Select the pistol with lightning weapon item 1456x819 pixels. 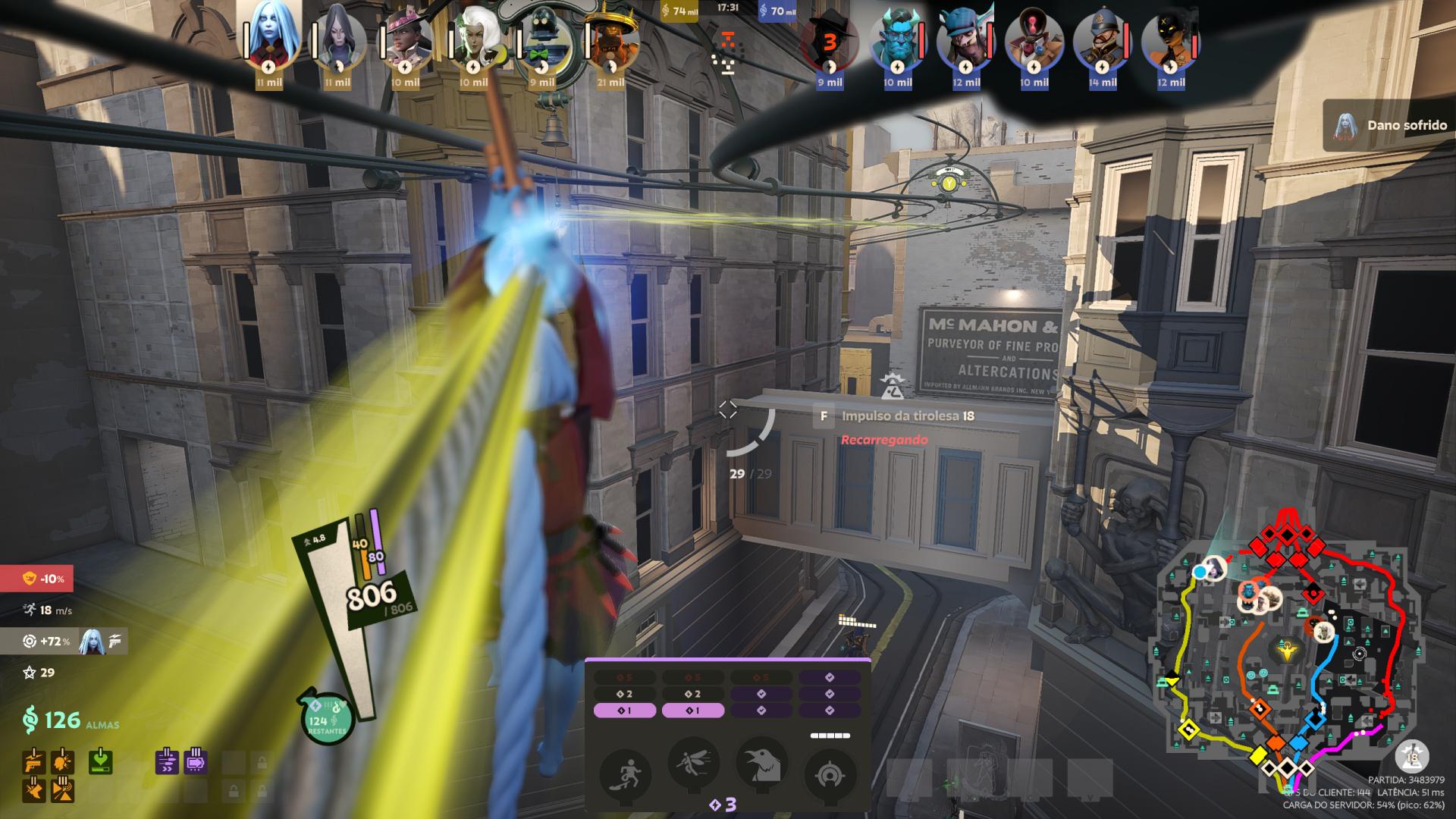33,761
